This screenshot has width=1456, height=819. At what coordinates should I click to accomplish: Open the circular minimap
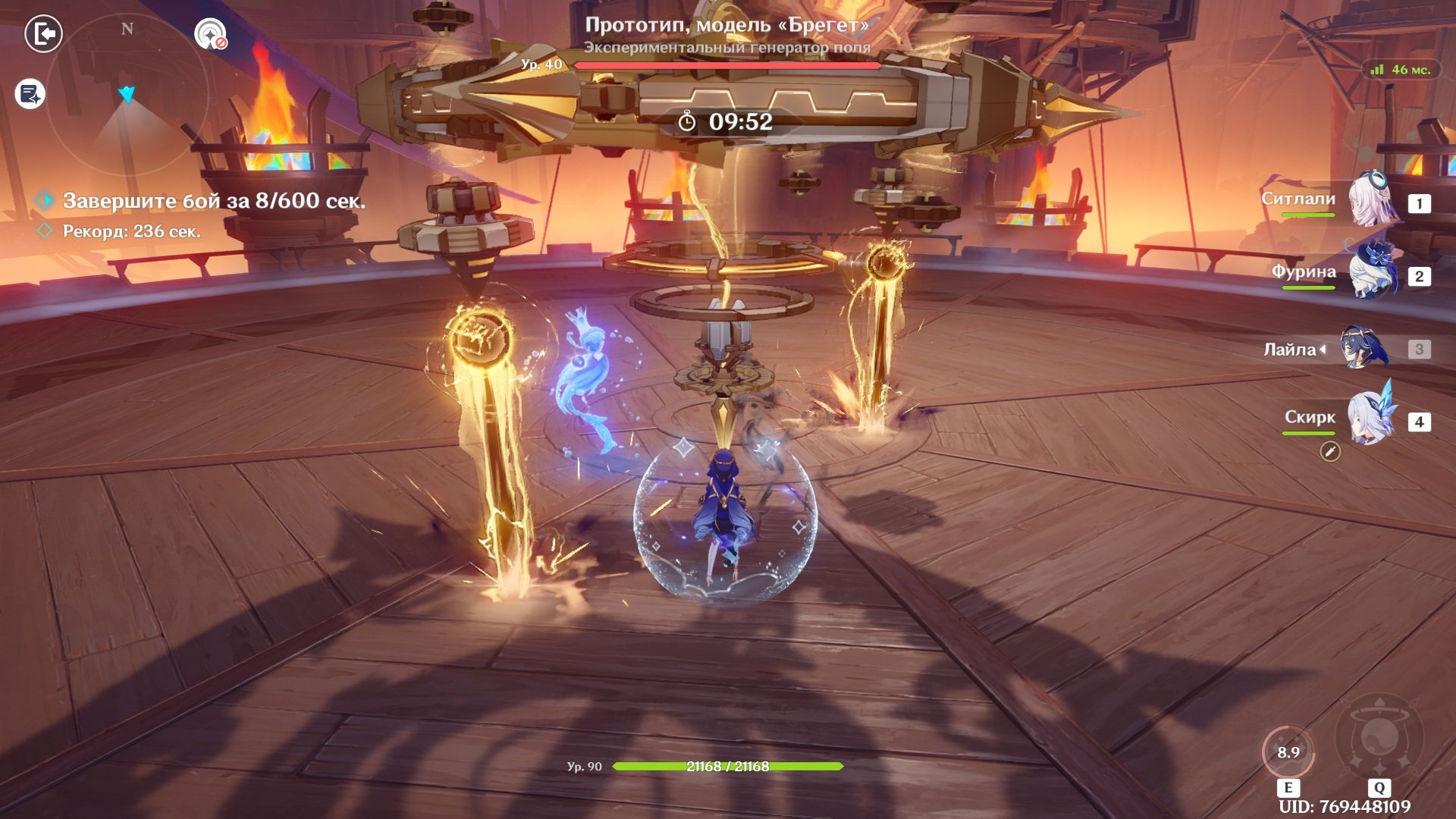(x=127, y=95)
